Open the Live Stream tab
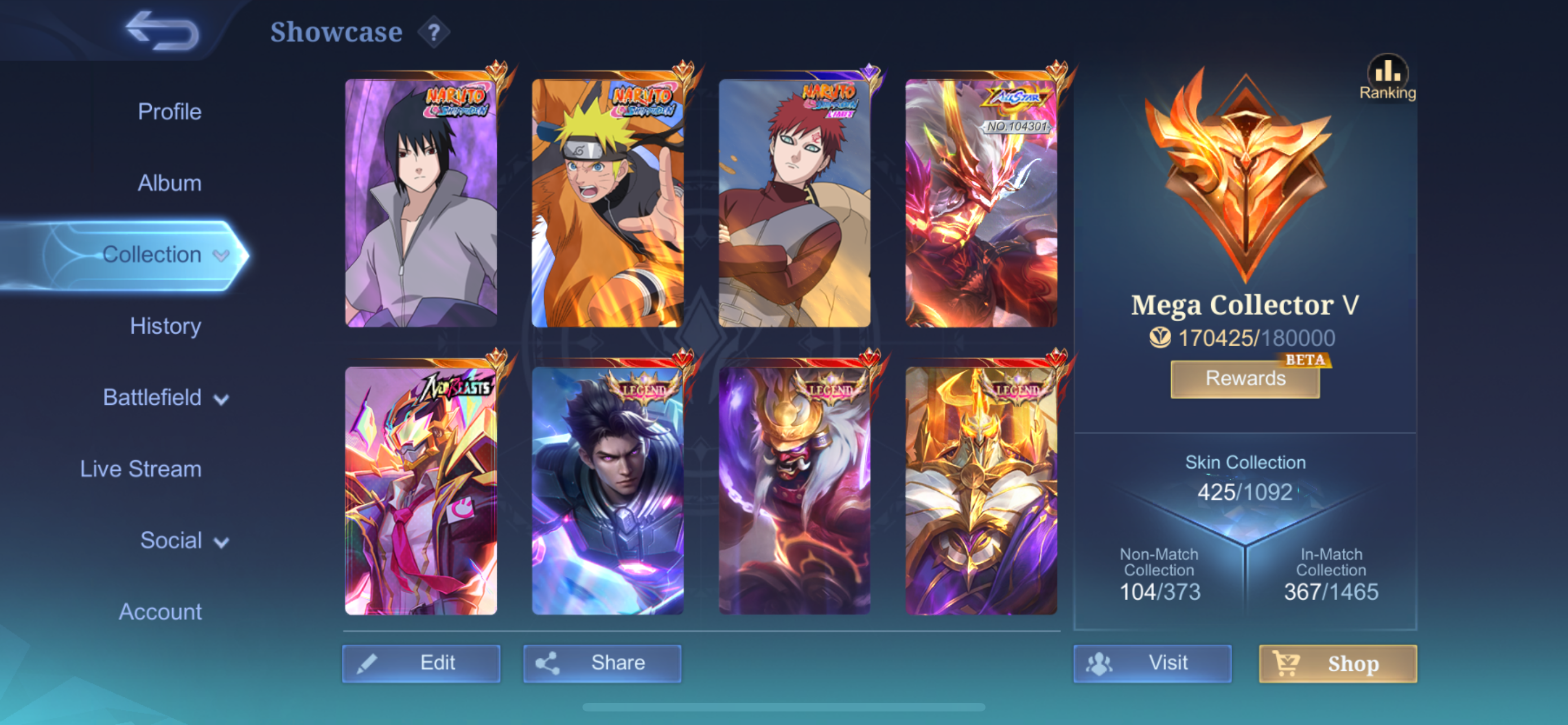Viewport: 1568px width, 725px height. click(x=141, y=469)
